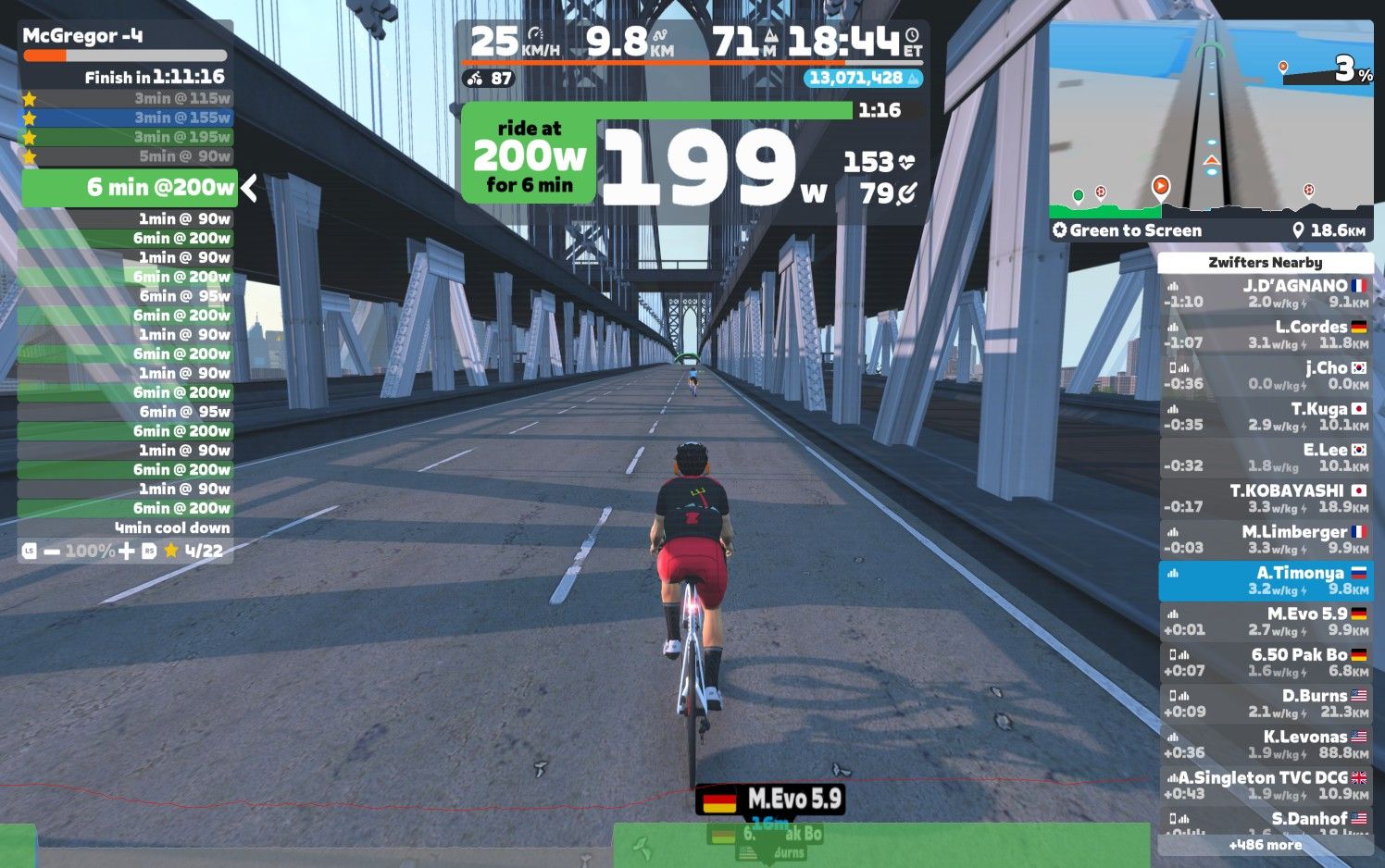This screenshot has height=868, width=1385.
Task: Select J.D'AGNANO in the Zwifters Nearby list
Action: tap(1266, 293)
